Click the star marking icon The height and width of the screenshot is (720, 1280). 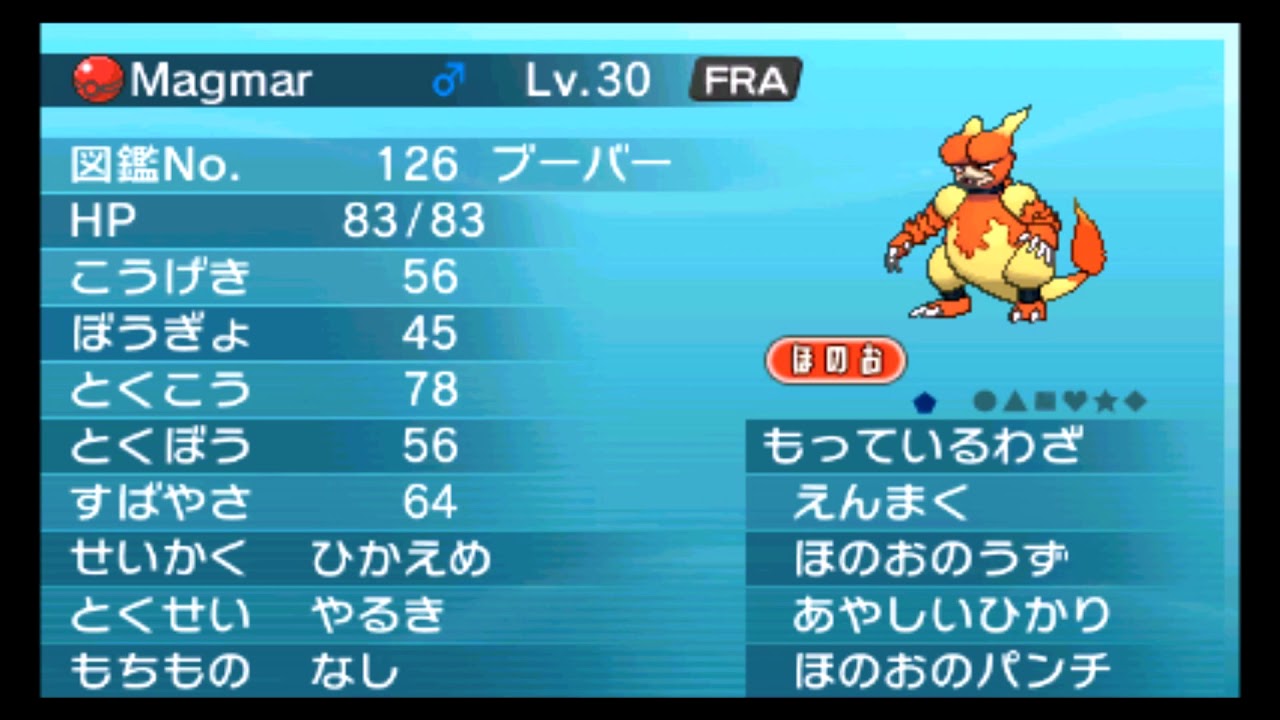pos(1103,401)
